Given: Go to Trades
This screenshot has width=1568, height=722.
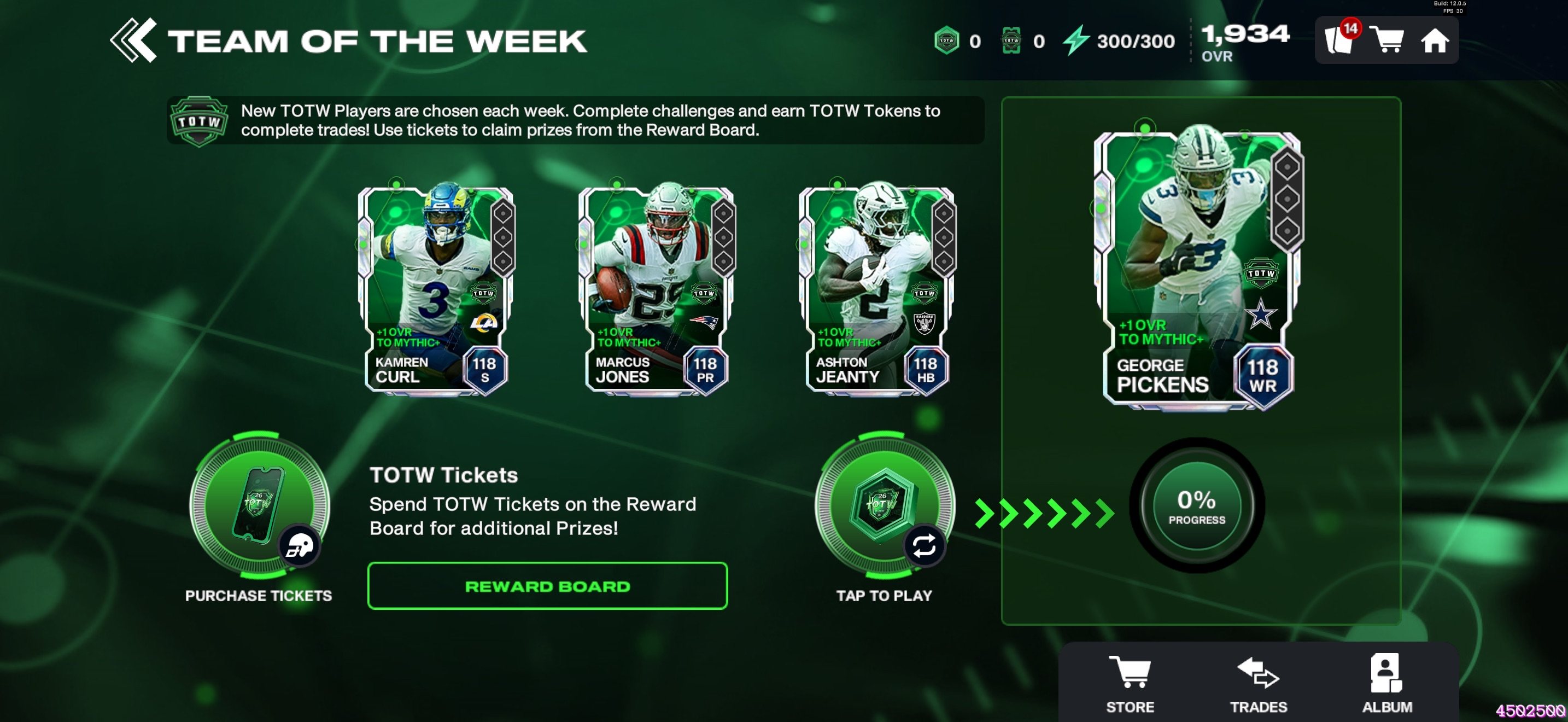Looking at the screenshot, I should (1258, 683).
